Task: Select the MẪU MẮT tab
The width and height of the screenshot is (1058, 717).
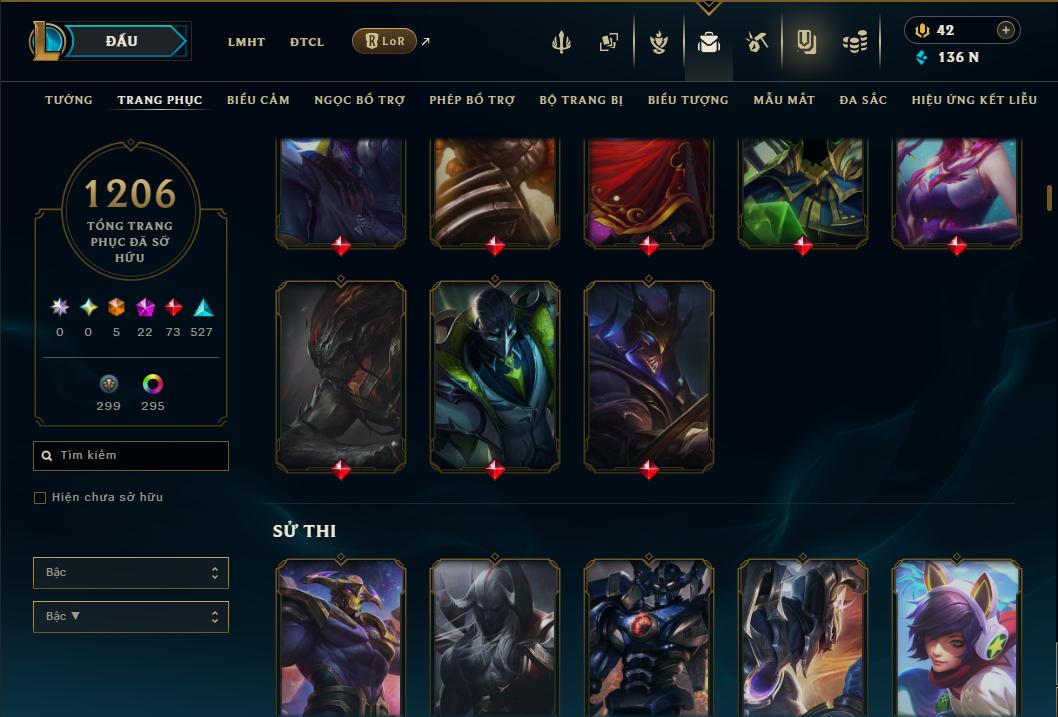Action: pyautogui.click(x=784, y=100)
